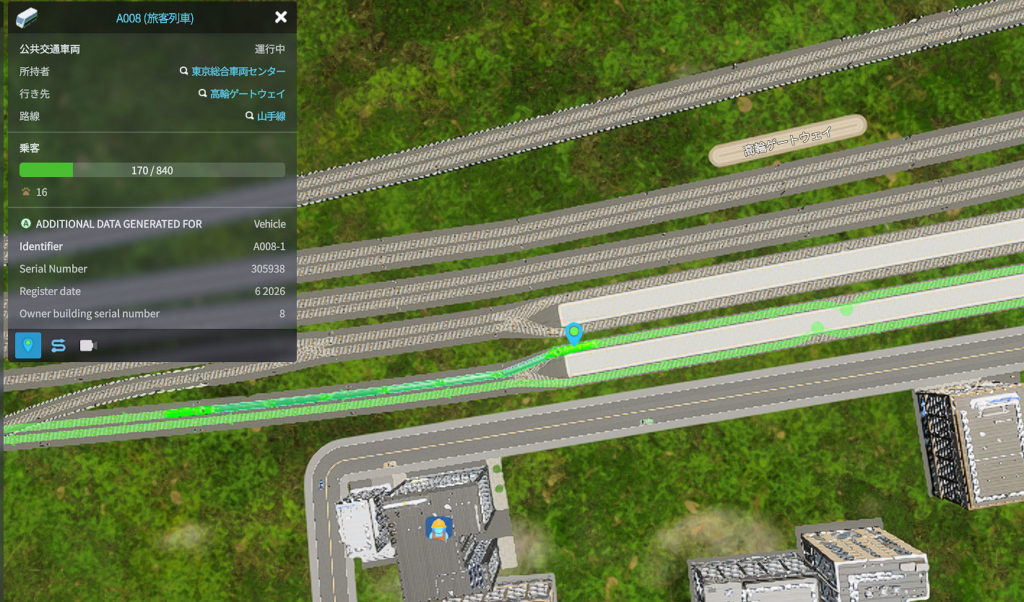Open the 山手線 route link

point(270,117)
